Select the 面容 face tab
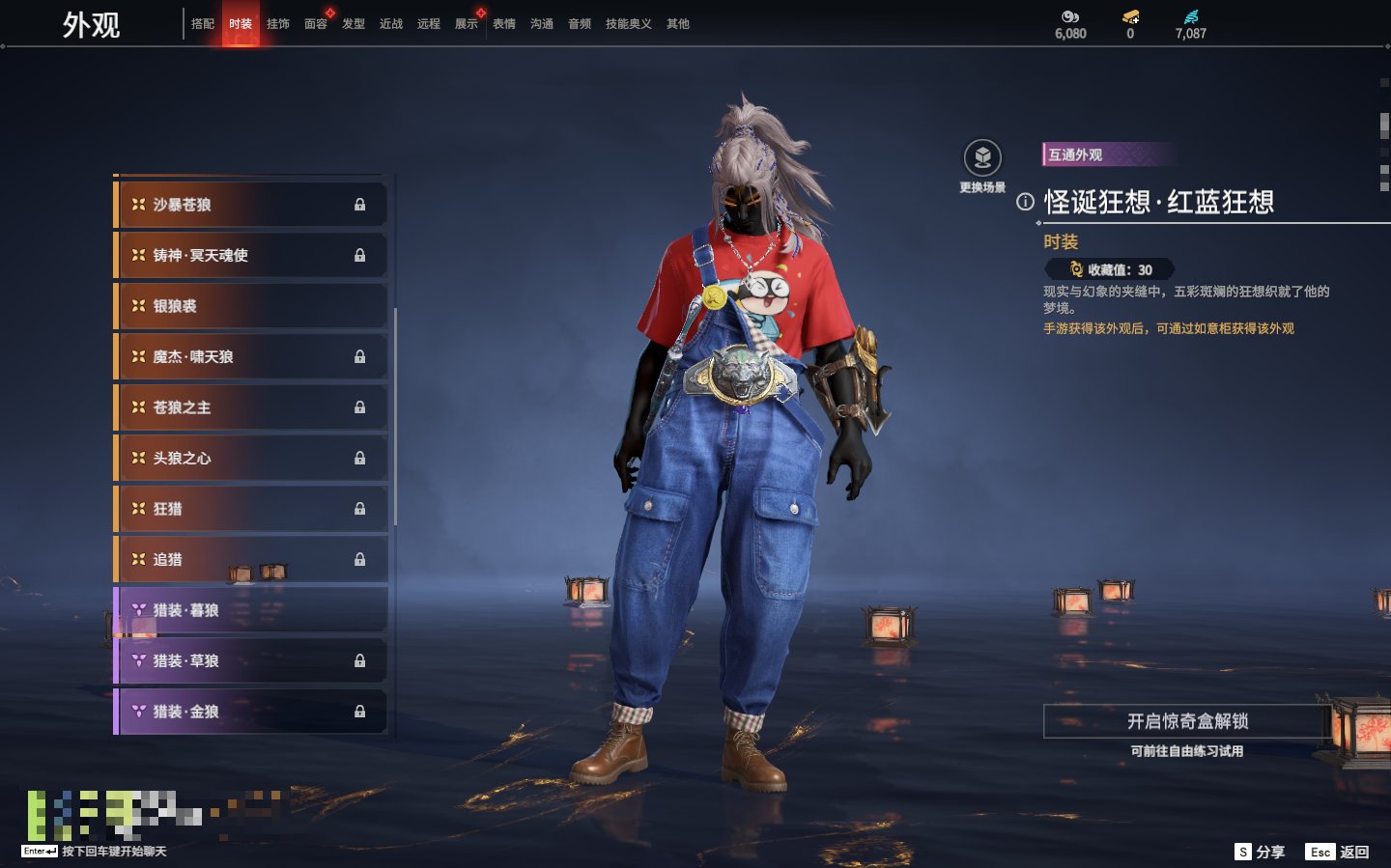Screen dimensions: 1391x868 (316, 24)
